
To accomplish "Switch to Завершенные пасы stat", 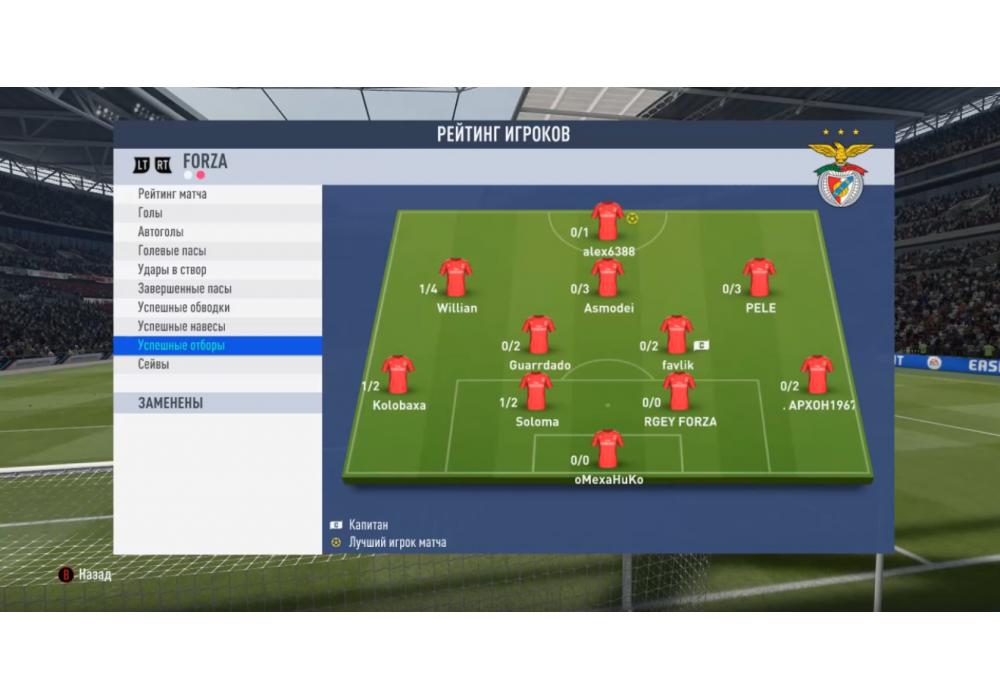I will [x=217, y=289].
